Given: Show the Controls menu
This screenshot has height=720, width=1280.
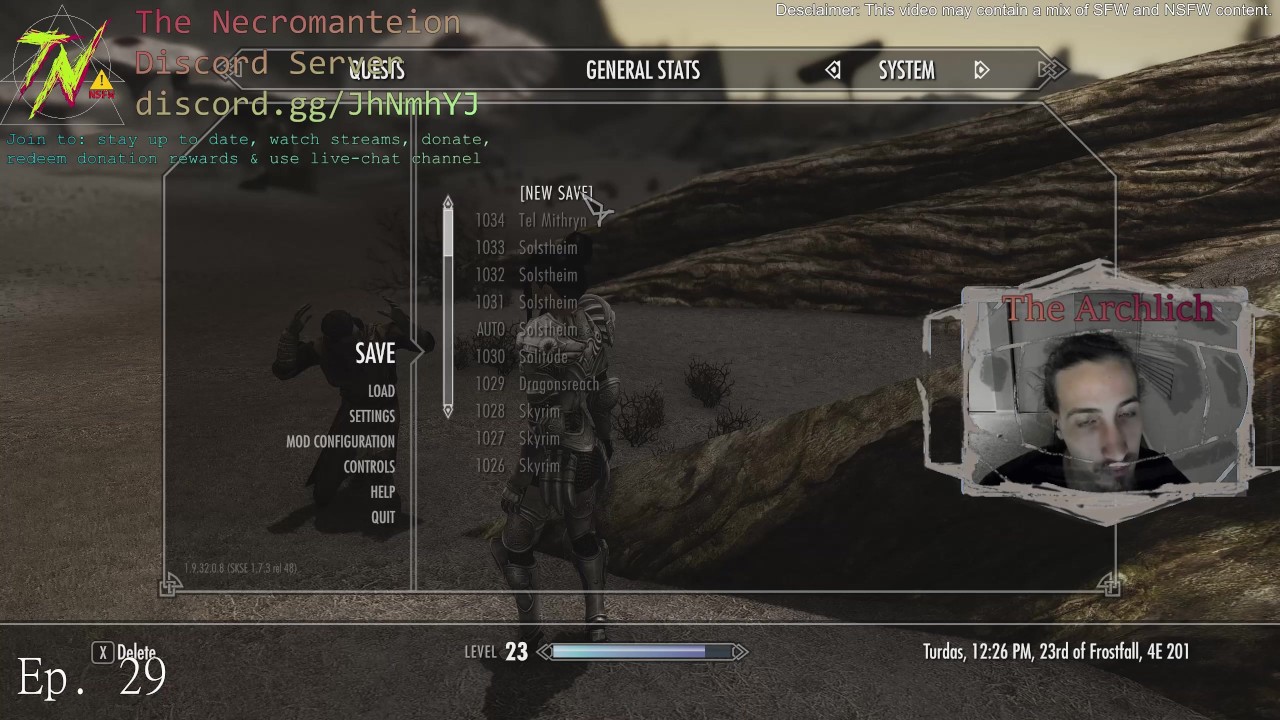Looking at the screenshot, I should [x=369, y=466].
